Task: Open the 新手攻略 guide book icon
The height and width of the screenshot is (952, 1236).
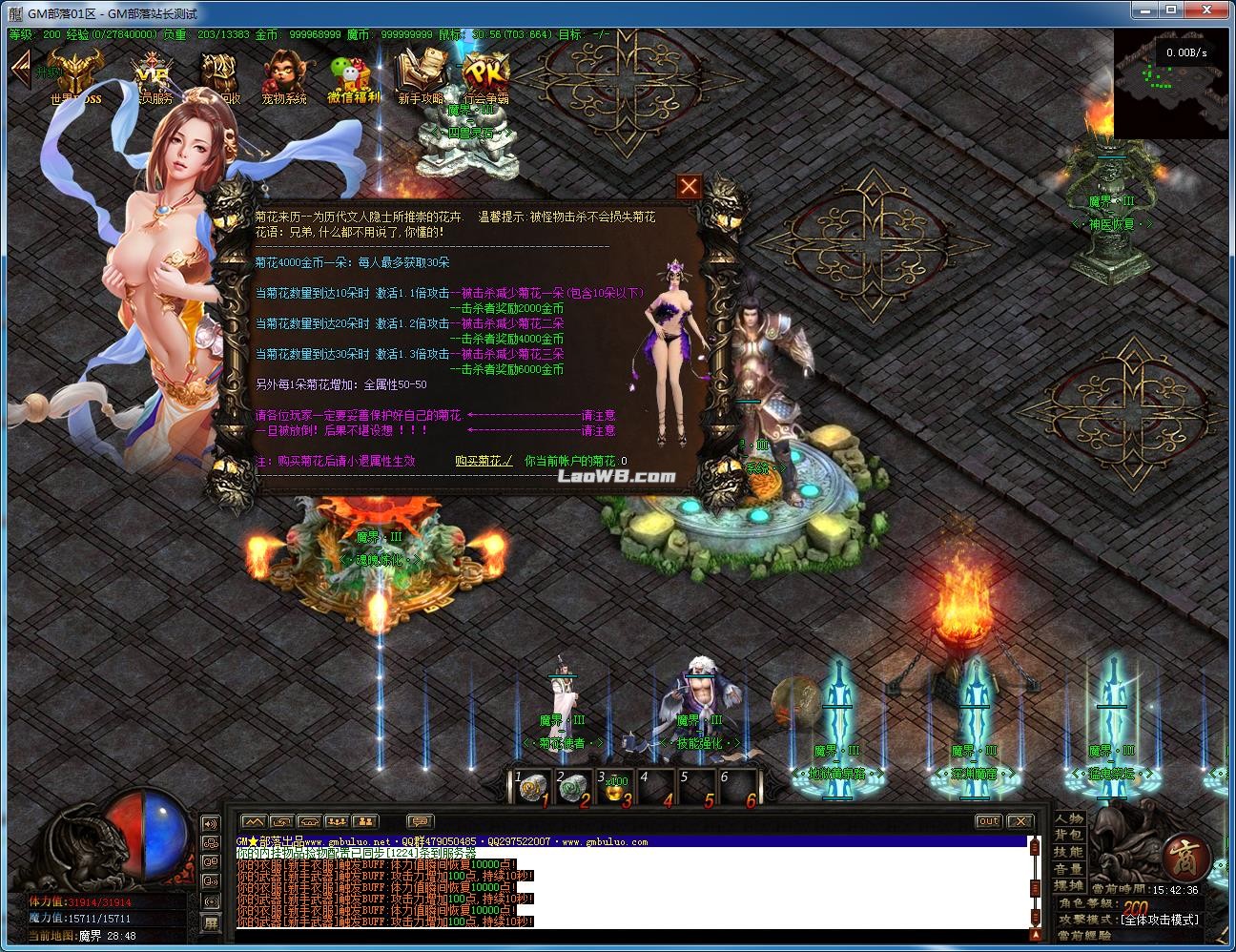Action: point(421,76)
